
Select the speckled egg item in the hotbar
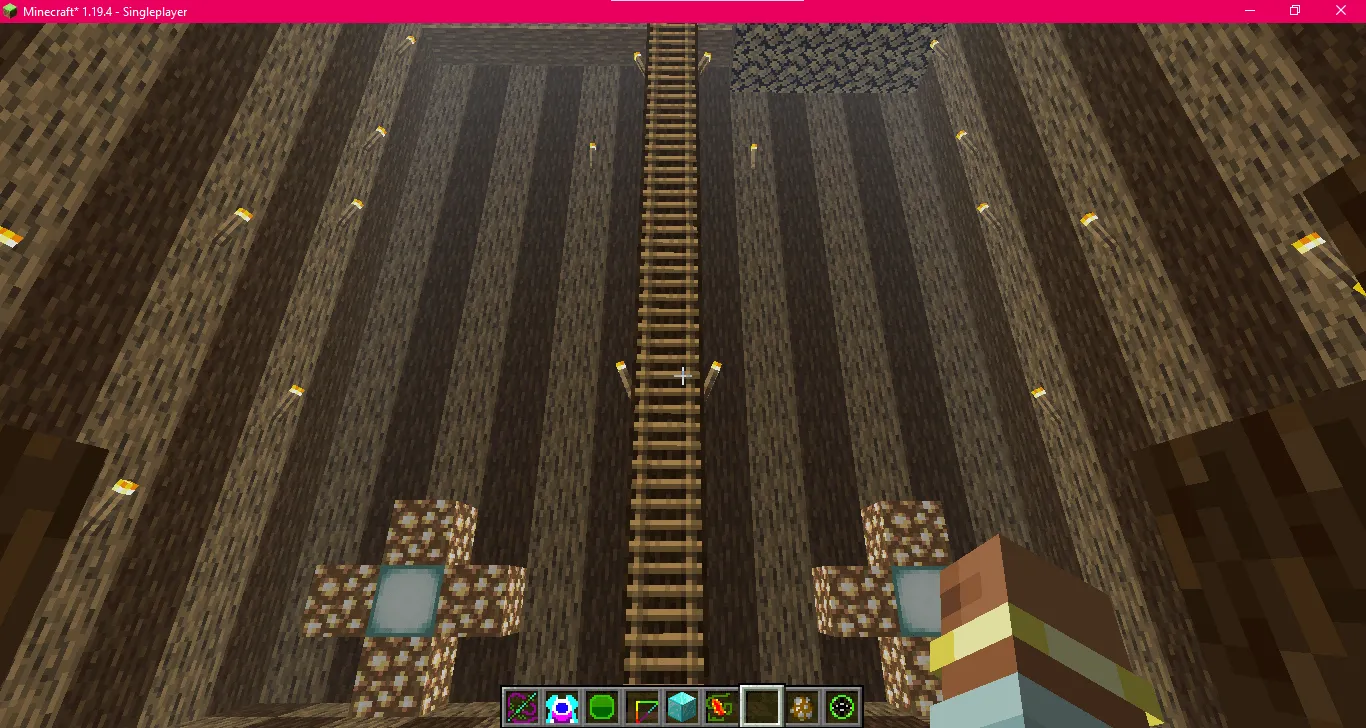pos(803,705)
